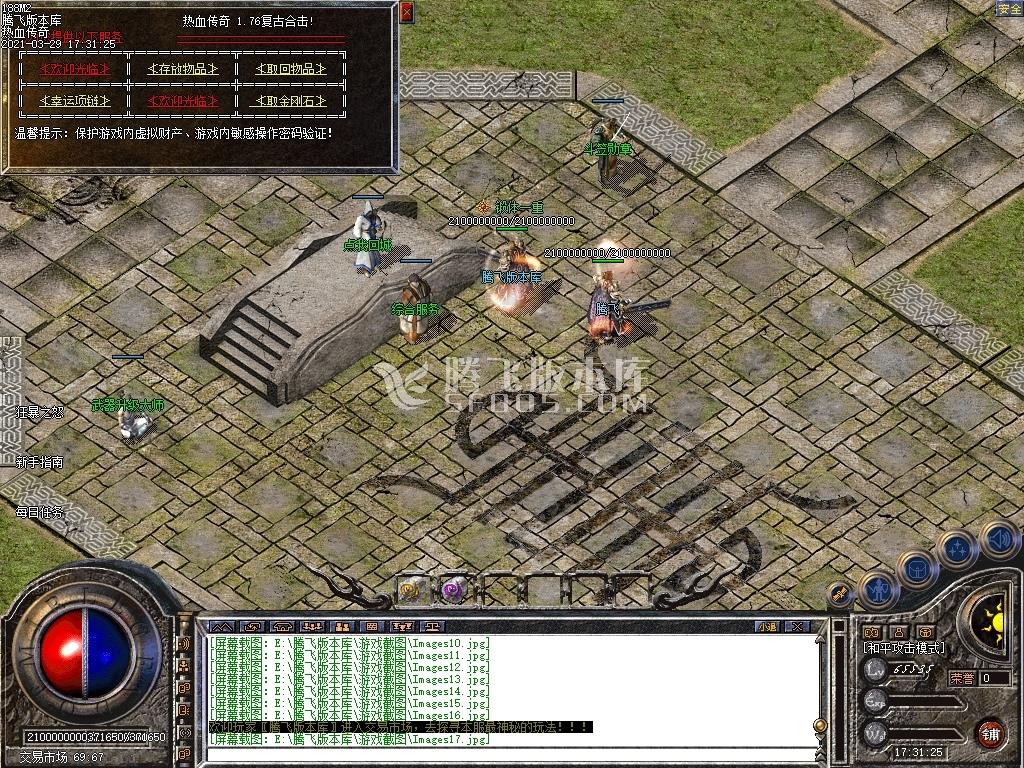Open the character equipment panel icon
This screenshot has height=768, width=1024.
[x=879, y=590]
